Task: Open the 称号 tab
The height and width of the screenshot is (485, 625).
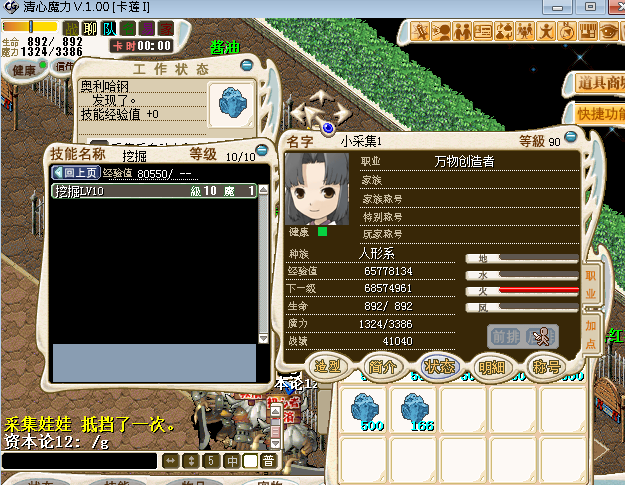Action: pyautogui.click(x=546, y=366)
